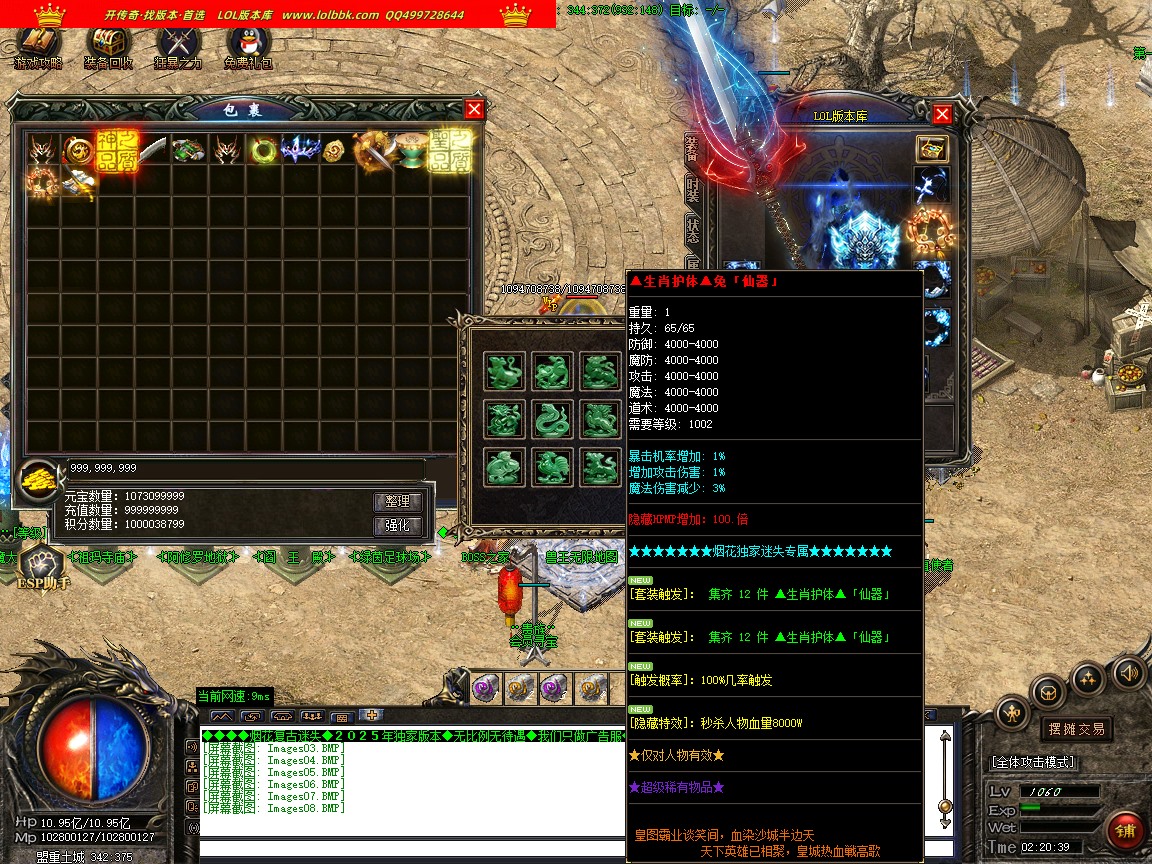The width and height of the screenshot is (1152, 864).
Task: Claim the 免费礼包 penguin gift pack
Action: pos(248,46)
